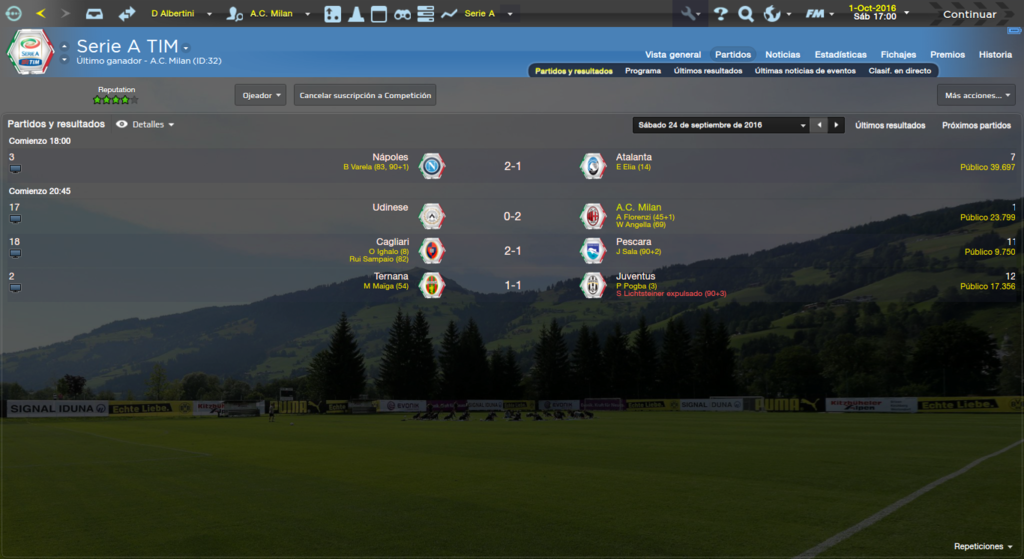
Task: Open the Estadísticas tab
Action: (840, 54)
